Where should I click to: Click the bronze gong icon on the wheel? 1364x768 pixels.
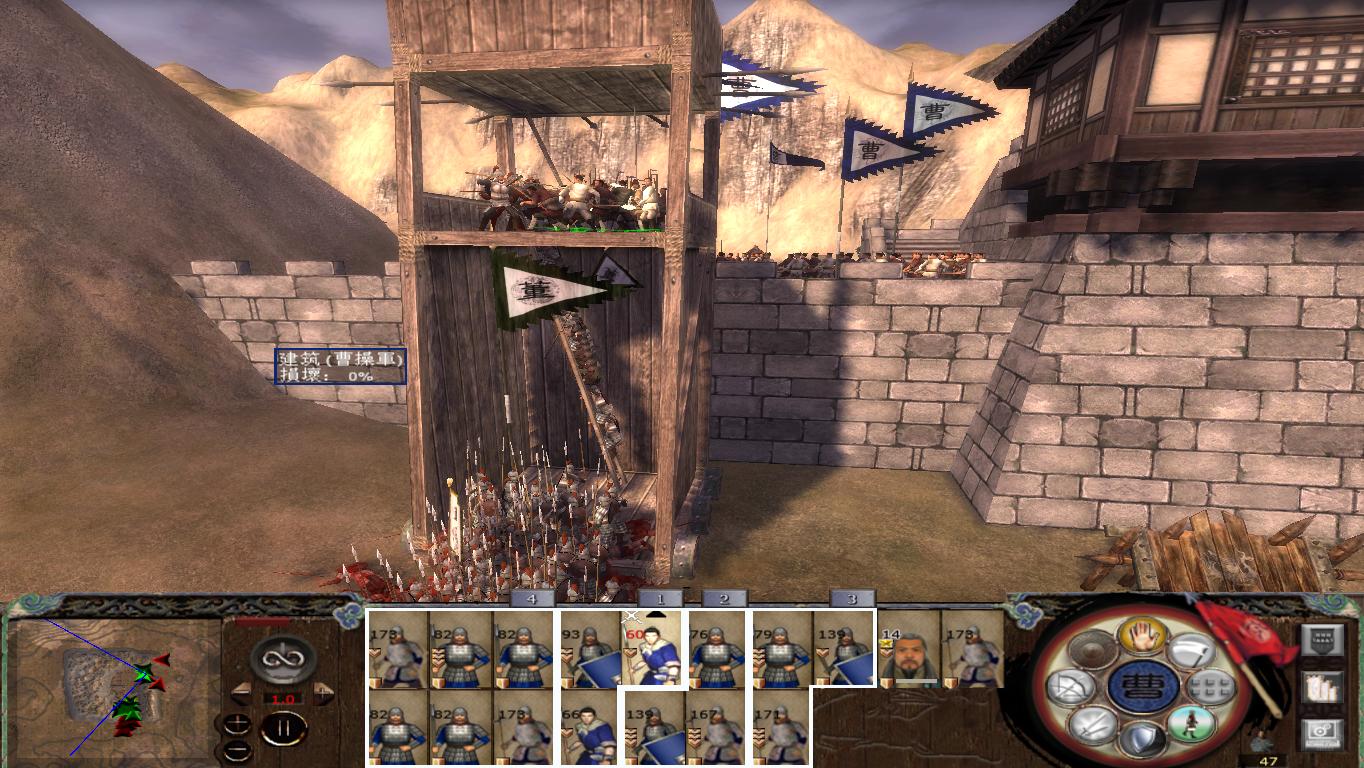1091,651
